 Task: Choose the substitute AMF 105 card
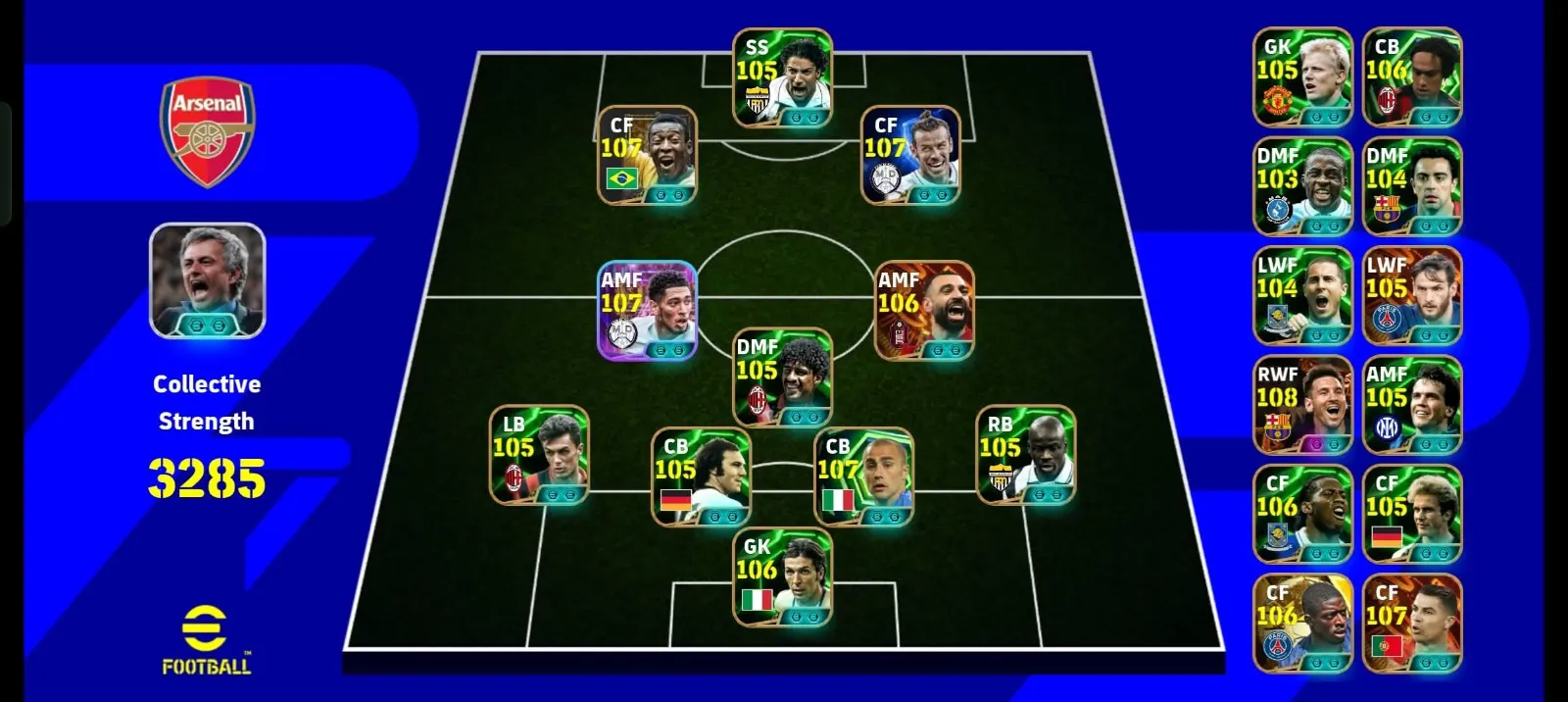(1412, 405)
